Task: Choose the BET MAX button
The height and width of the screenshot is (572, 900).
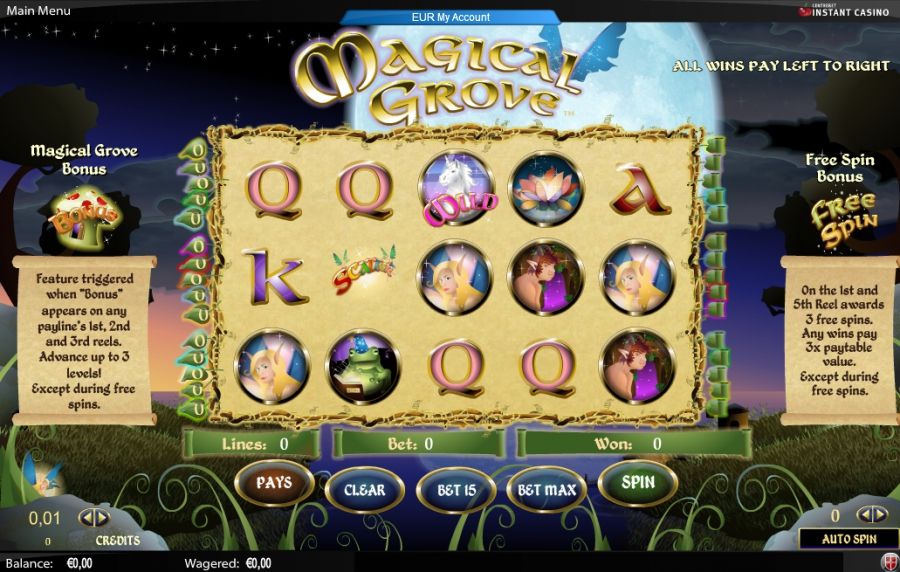Action: pos(546,490)
